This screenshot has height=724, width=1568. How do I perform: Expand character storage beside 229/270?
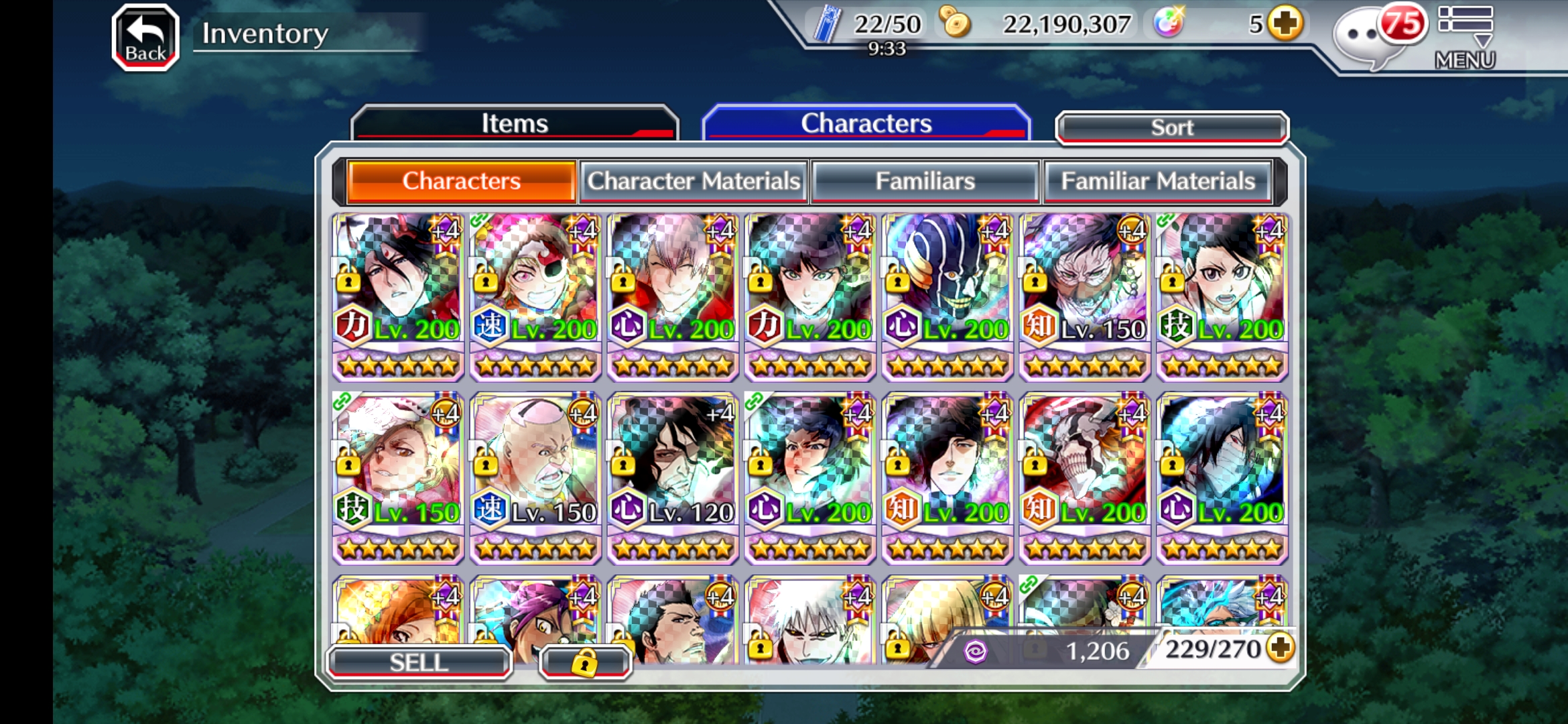(x=1281, y=648)
